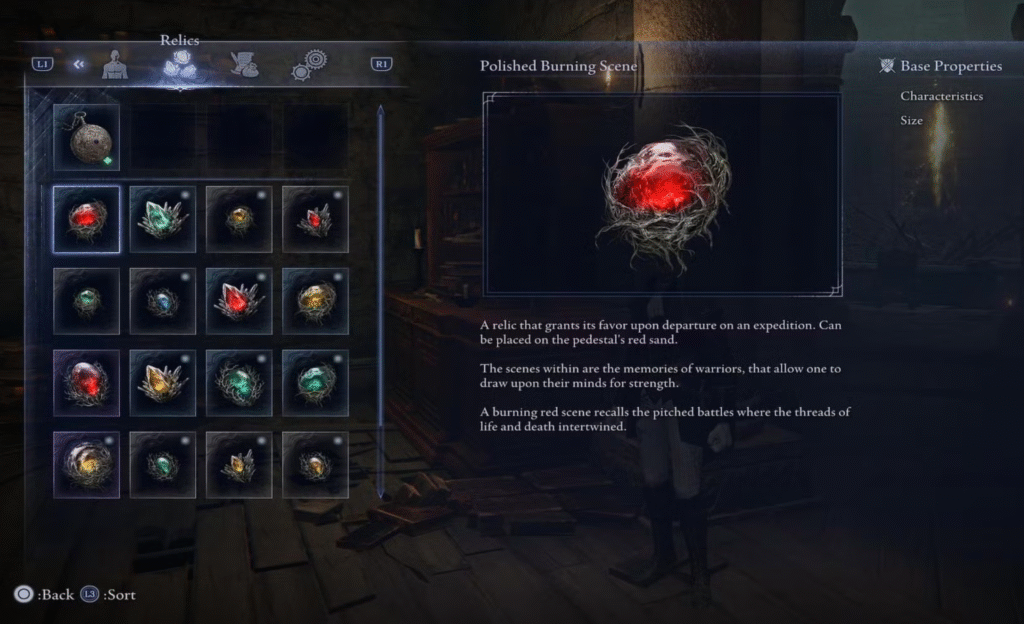Image resolution: width=1024 pixels, height=624 pixels.
Task: Open the scroll and coin pouch tab
Action: click(243, 65)
